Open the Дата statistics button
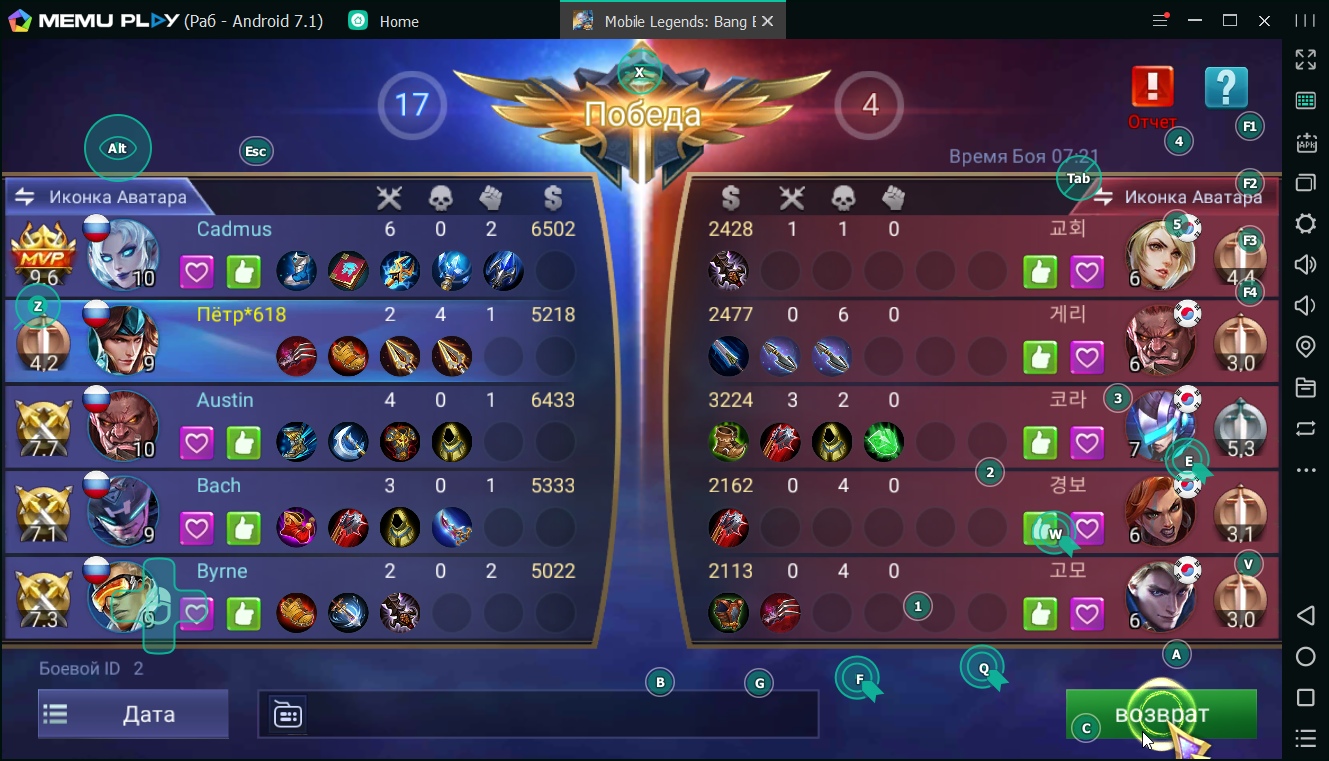The height and width of the screenshot is (761, 1329). (133, 714)
